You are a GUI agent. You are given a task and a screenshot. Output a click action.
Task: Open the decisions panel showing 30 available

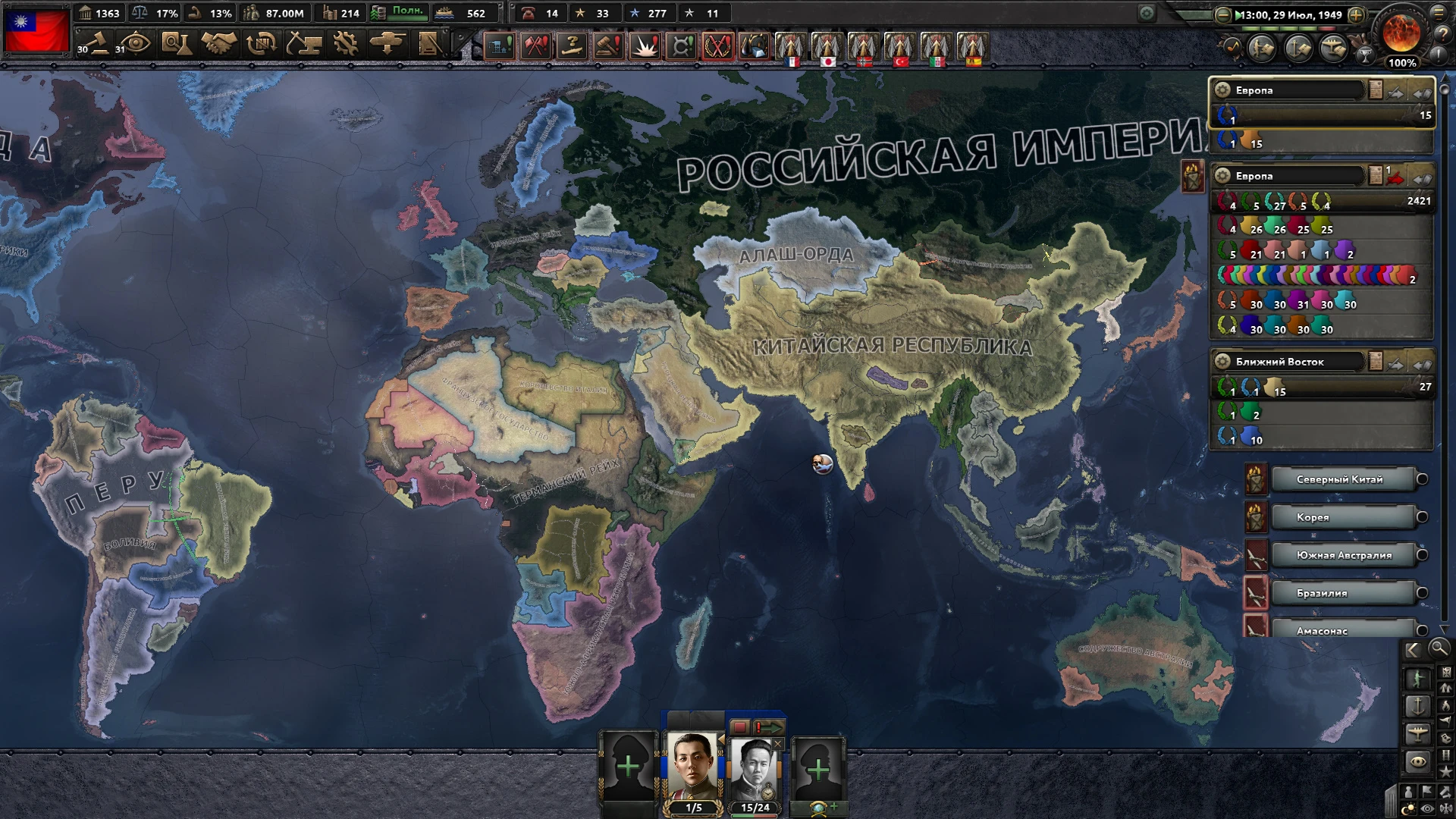click(x=99, y=43)
